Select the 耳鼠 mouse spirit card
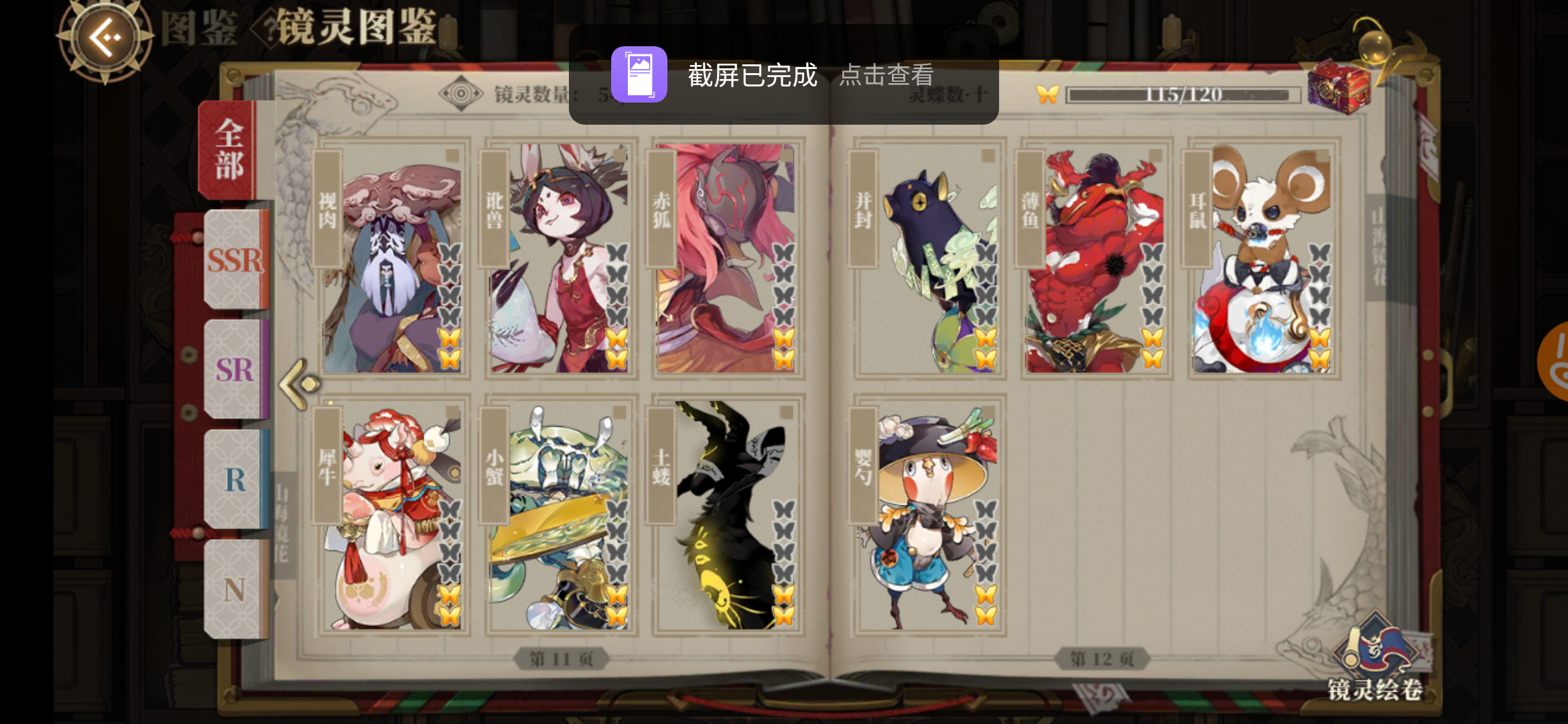This screenshot has height=724, width=1568. 1265,258
